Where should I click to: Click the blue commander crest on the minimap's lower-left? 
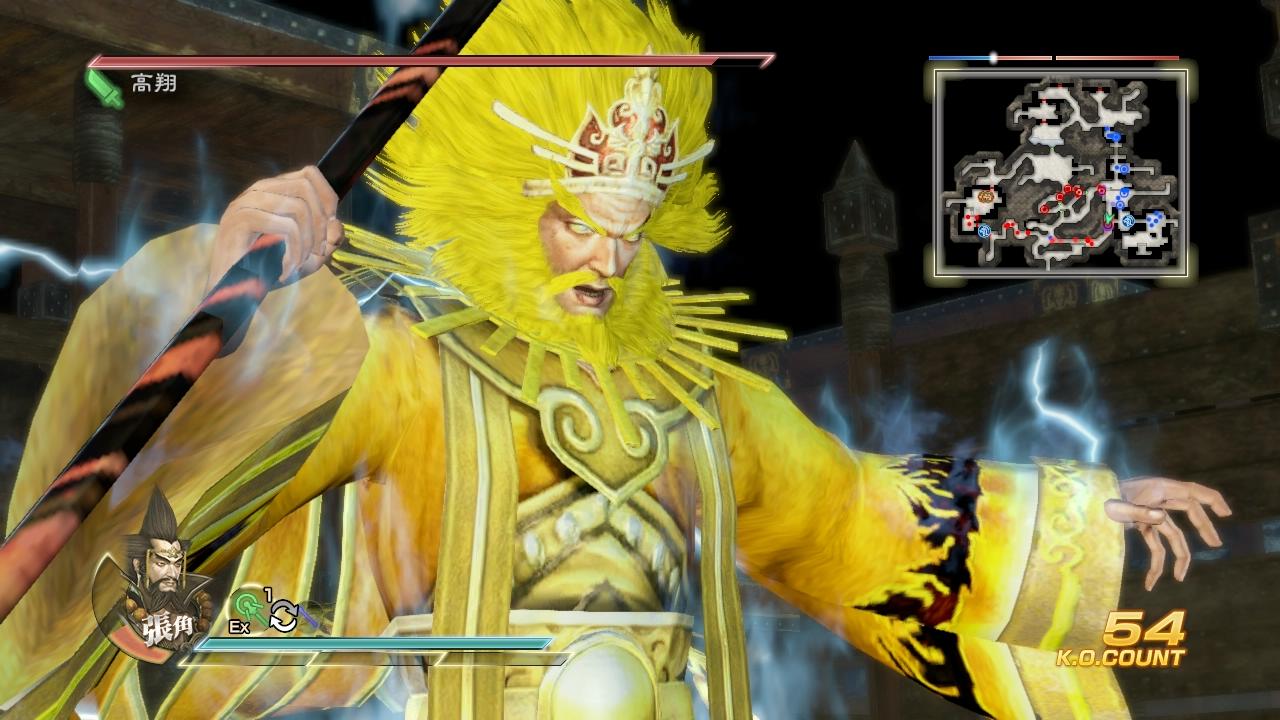(984, 230)
